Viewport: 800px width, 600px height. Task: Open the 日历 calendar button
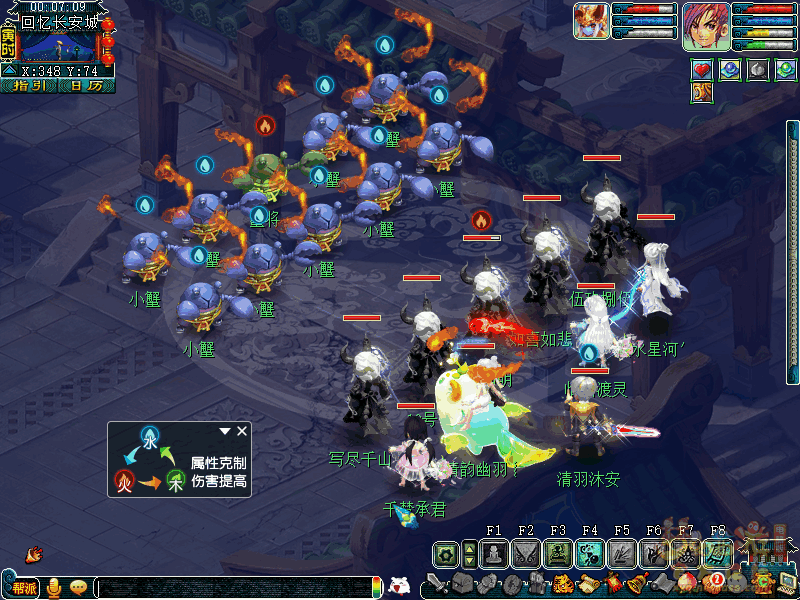point(86,86)
